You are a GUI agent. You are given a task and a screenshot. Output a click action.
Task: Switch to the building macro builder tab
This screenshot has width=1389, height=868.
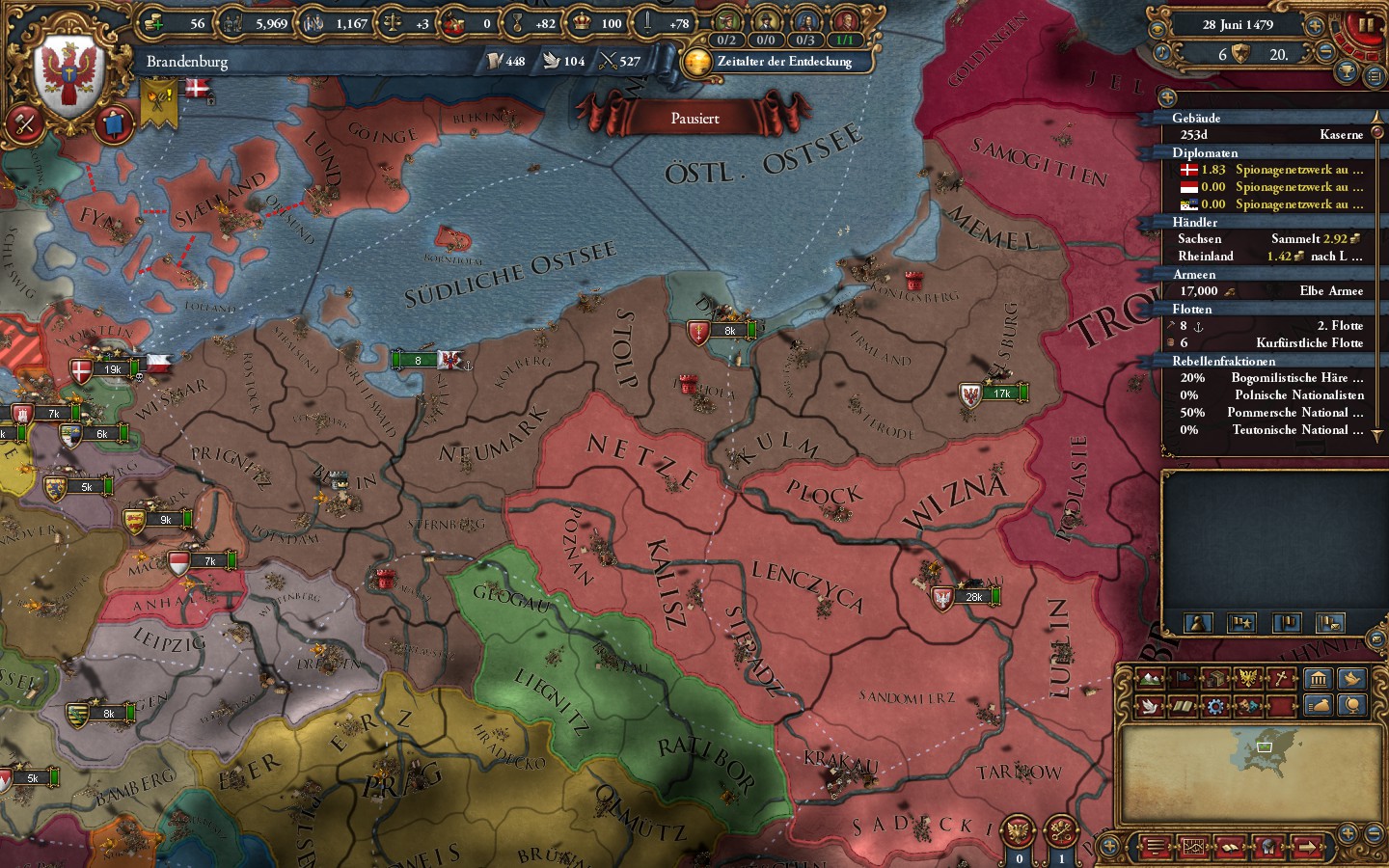[x=1320, y=680]
